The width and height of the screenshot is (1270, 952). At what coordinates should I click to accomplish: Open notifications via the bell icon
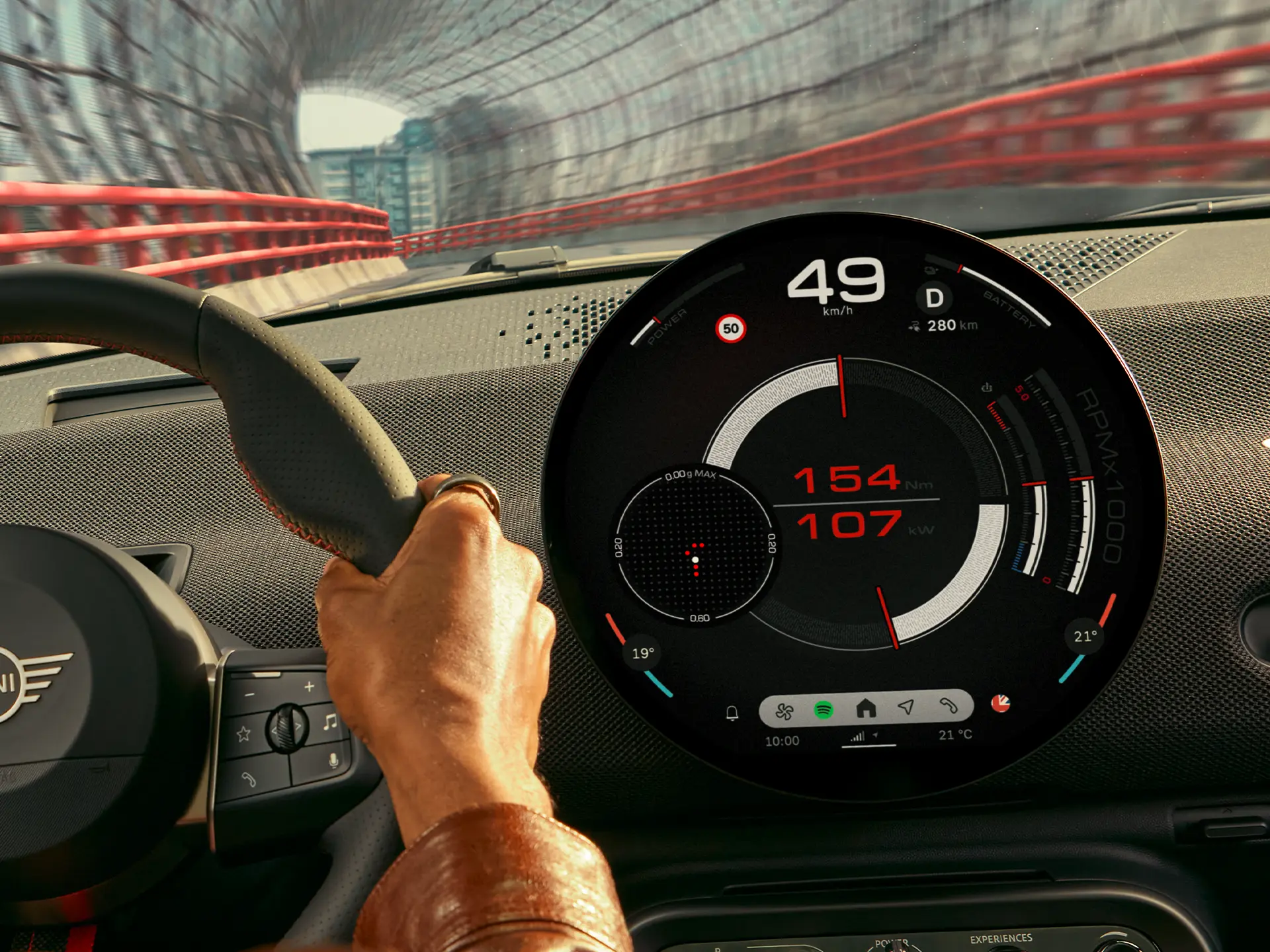click(x=732, y=713)
